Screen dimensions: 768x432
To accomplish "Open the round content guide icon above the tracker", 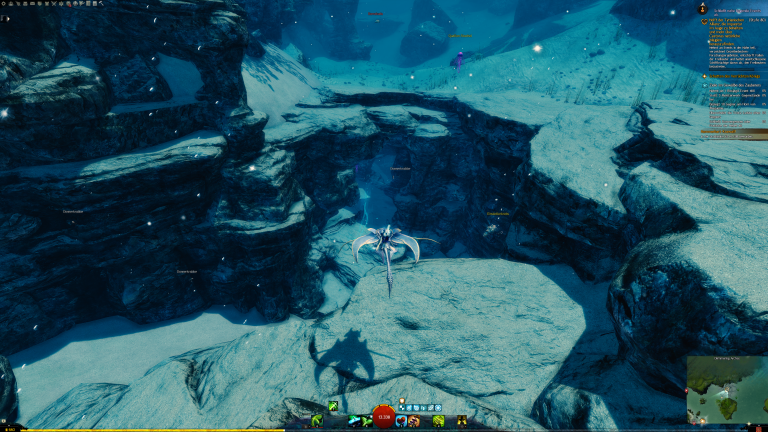I will coord(702,9).
